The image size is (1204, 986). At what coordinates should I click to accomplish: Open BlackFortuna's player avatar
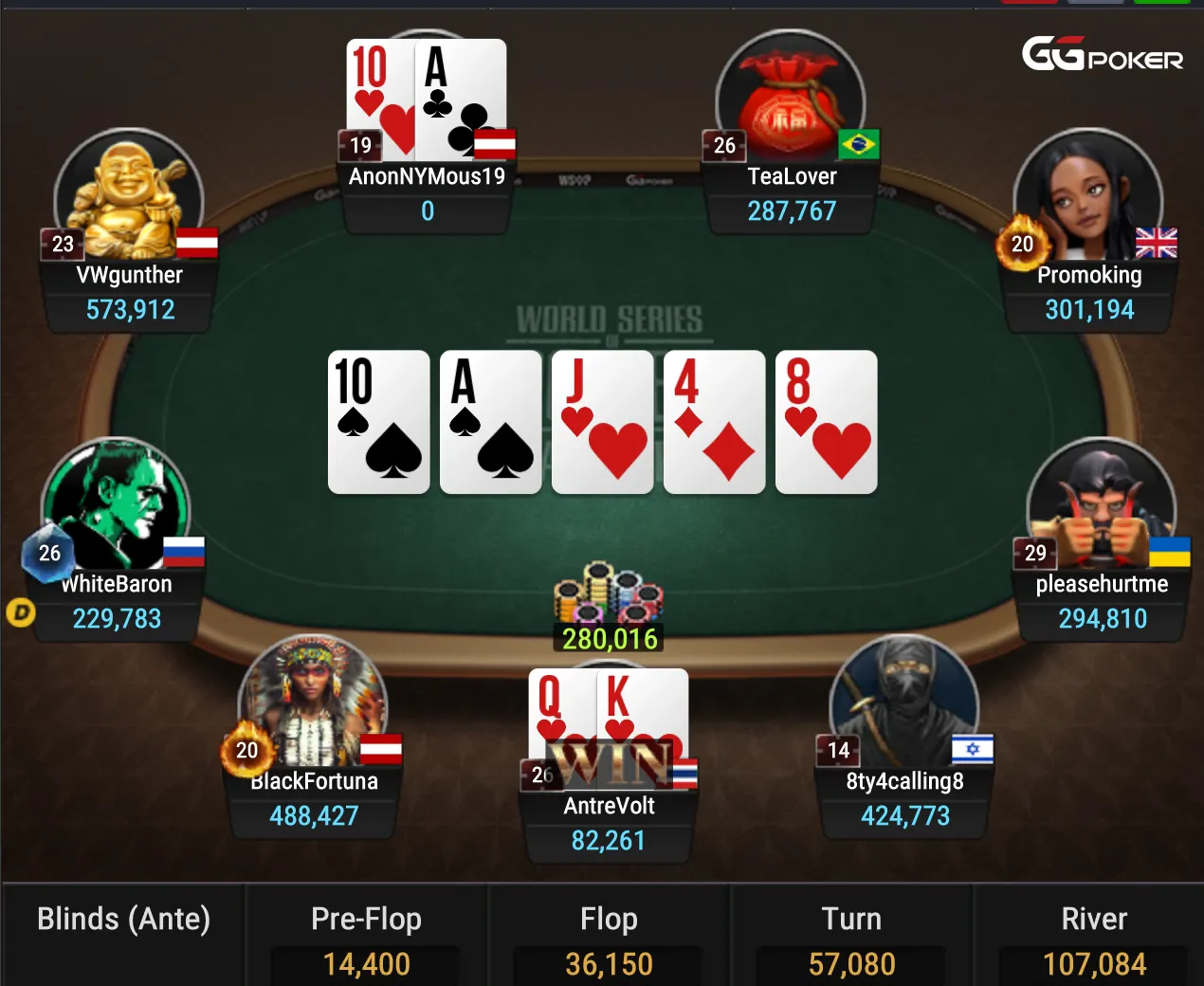coord(312,703)
